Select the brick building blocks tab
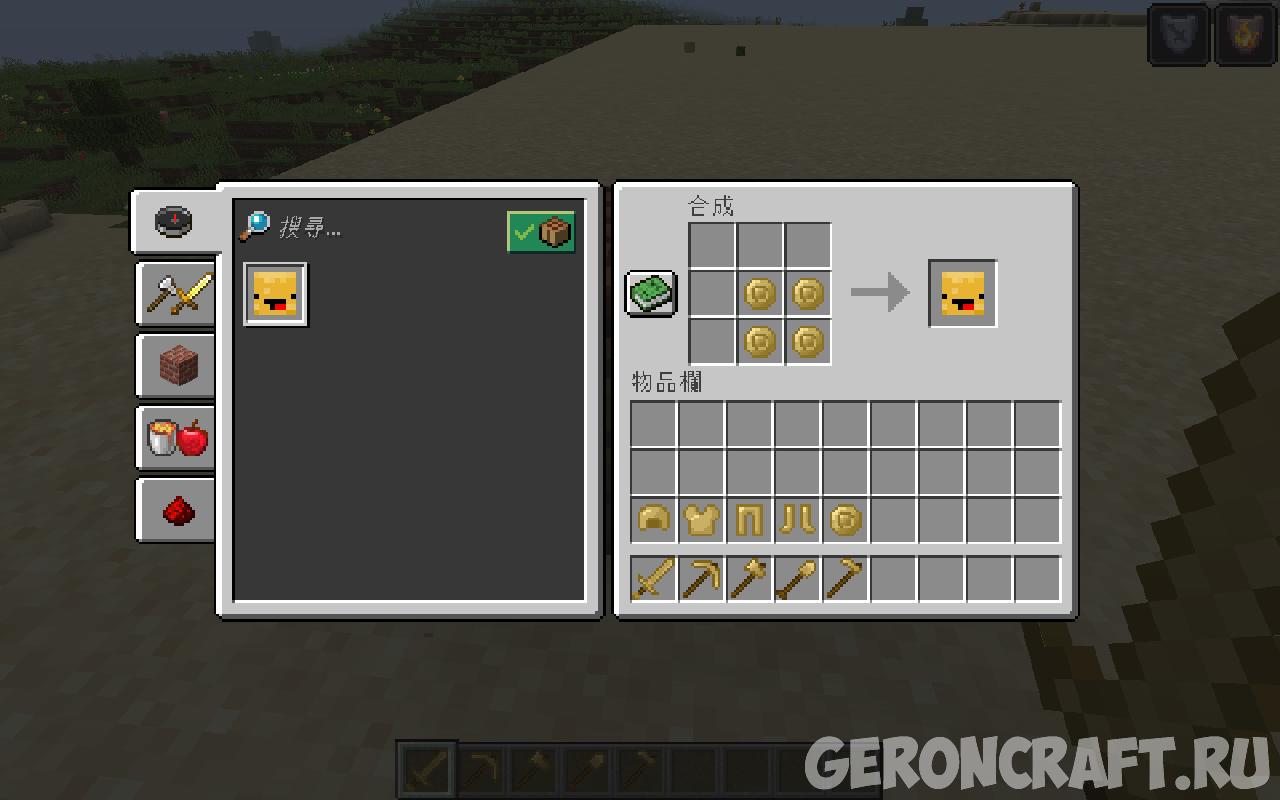Image resolution: width=1280 pixels, height=800 pixels. click(177, 366)
